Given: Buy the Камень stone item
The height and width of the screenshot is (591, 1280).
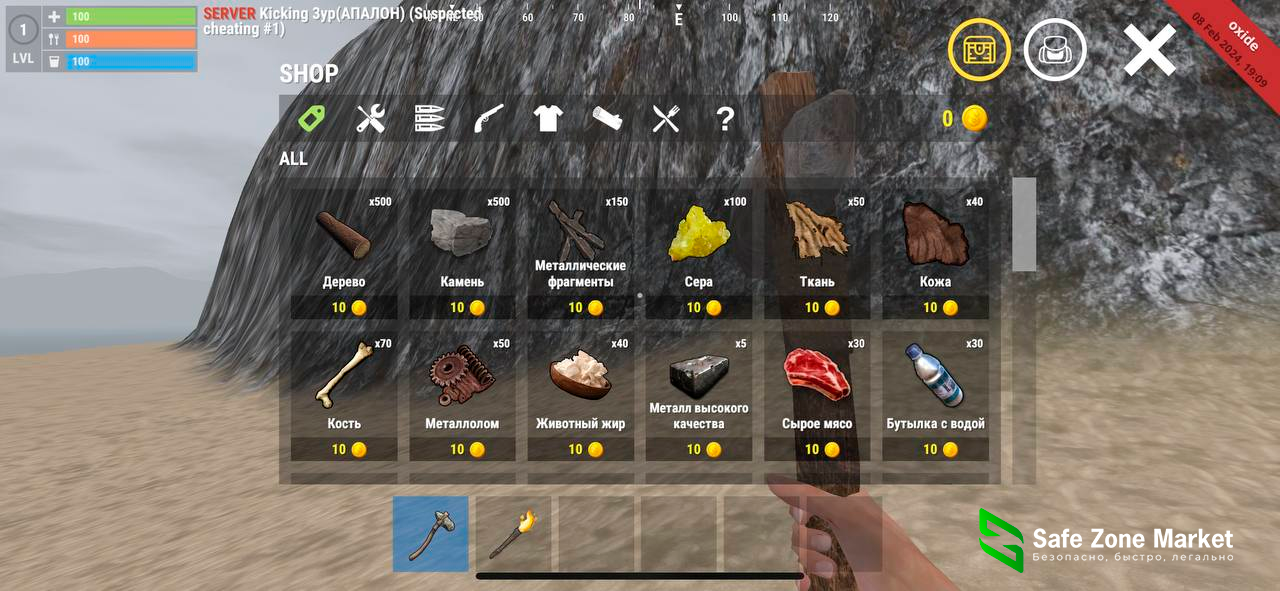Looking at the screenshot, I should (462, 254).
